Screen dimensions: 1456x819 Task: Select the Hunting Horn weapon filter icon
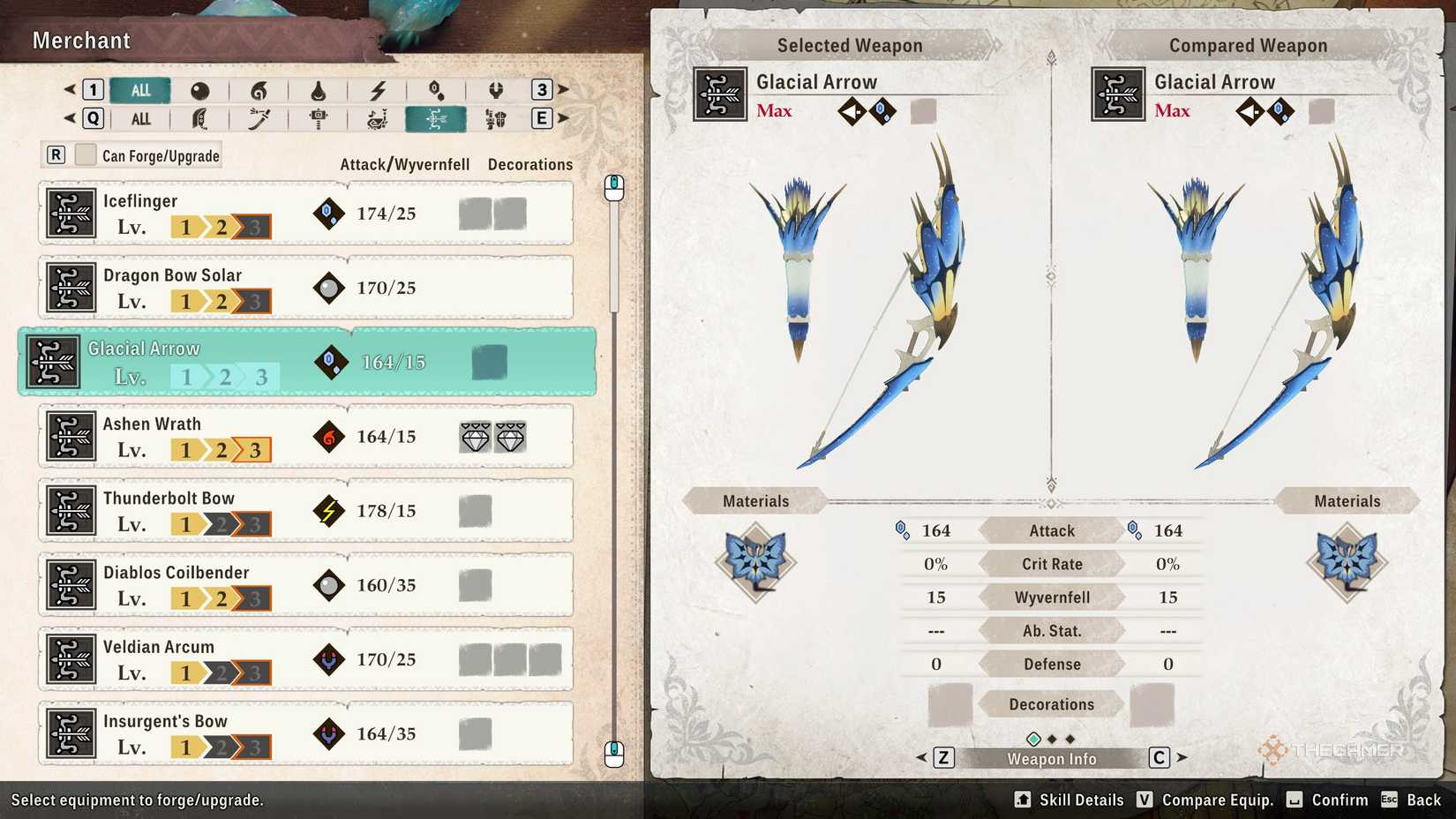[379, 118]
